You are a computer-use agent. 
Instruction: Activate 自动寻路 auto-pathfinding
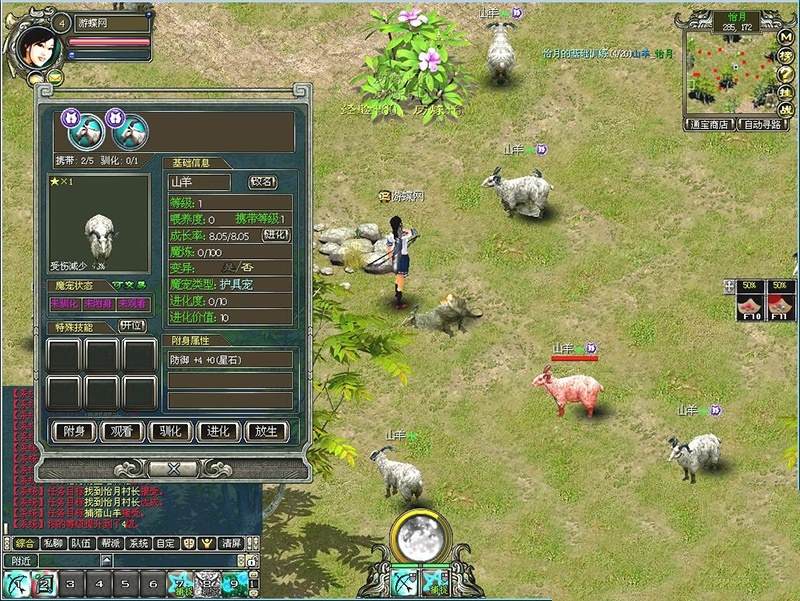(x=762, y=125)
